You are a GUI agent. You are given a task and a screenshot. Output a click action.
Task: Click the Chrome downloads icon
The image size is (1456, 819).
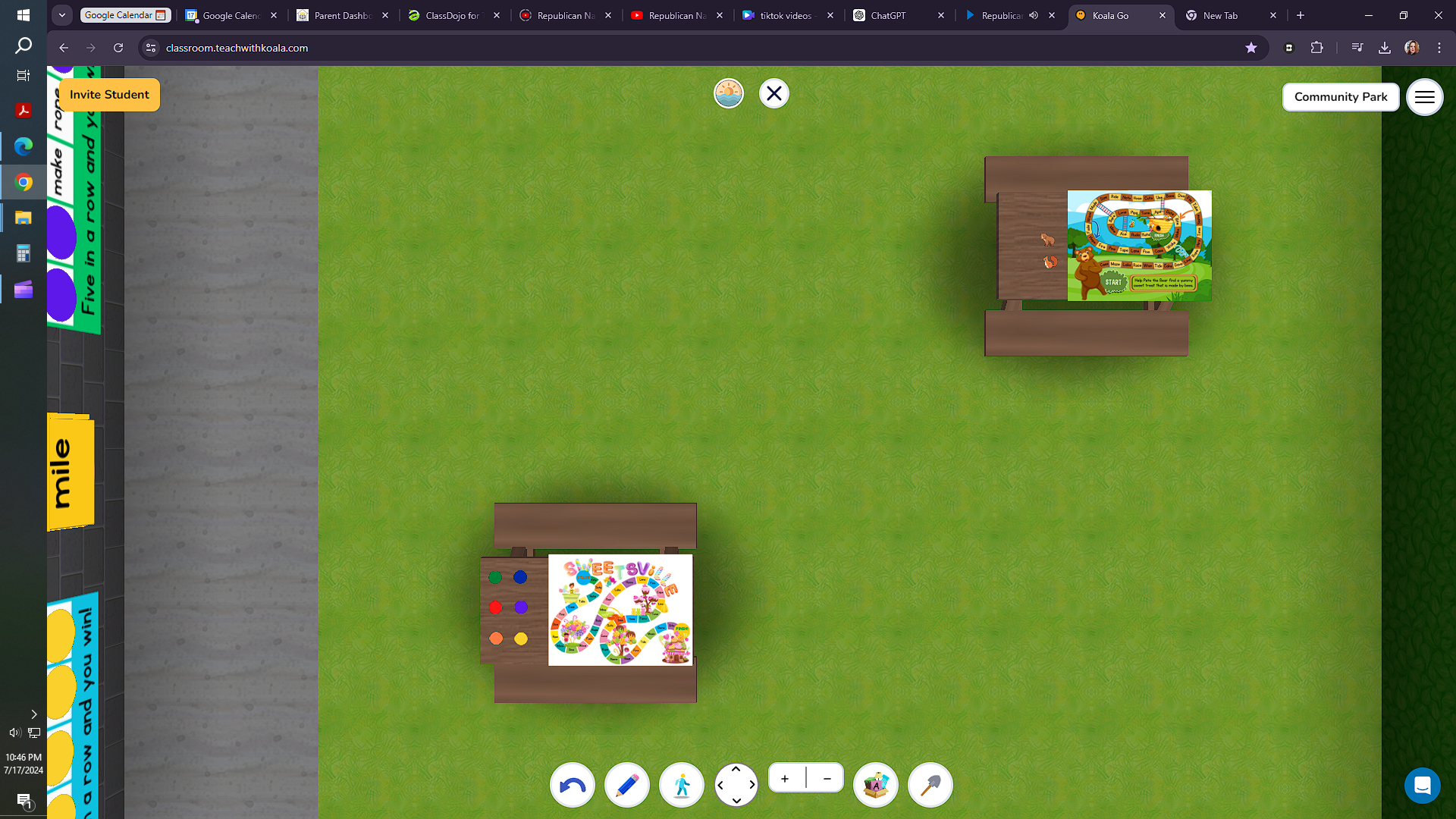point(1384,47)
